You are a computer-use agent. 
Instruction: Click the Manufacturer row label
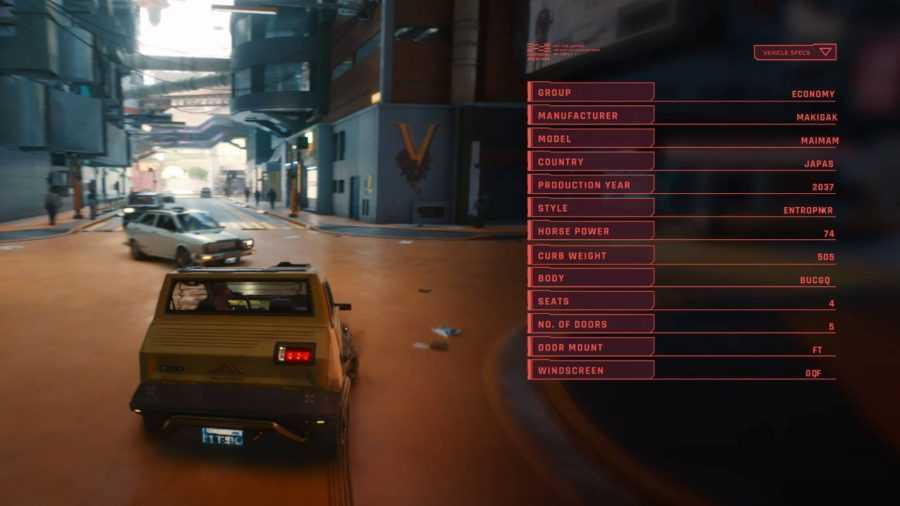pos(590,115)
